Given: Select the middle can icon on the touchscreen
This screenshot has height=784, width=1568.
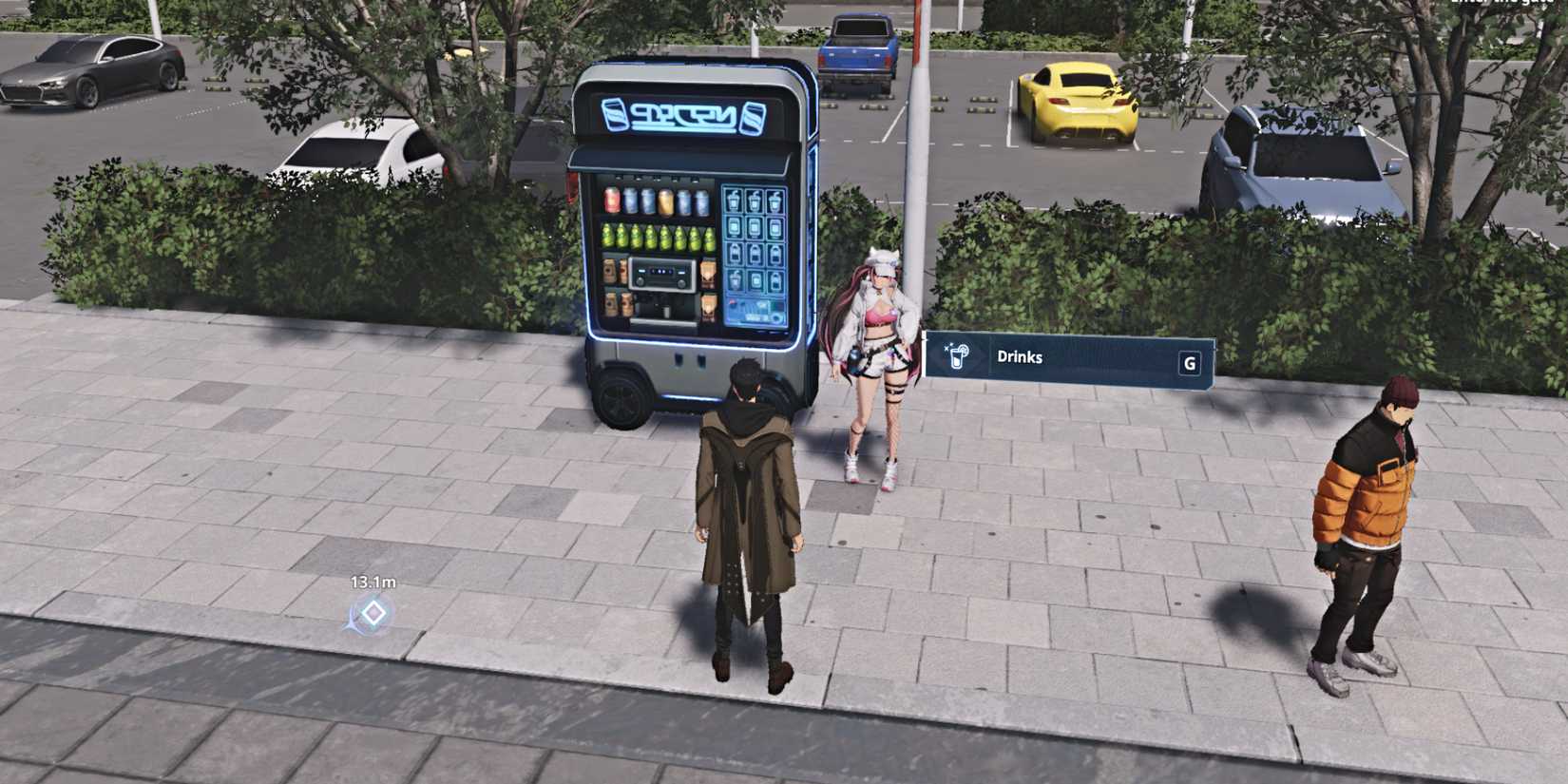Looking at the screenshot, I should pyautogui.click(x=755, y=227).
